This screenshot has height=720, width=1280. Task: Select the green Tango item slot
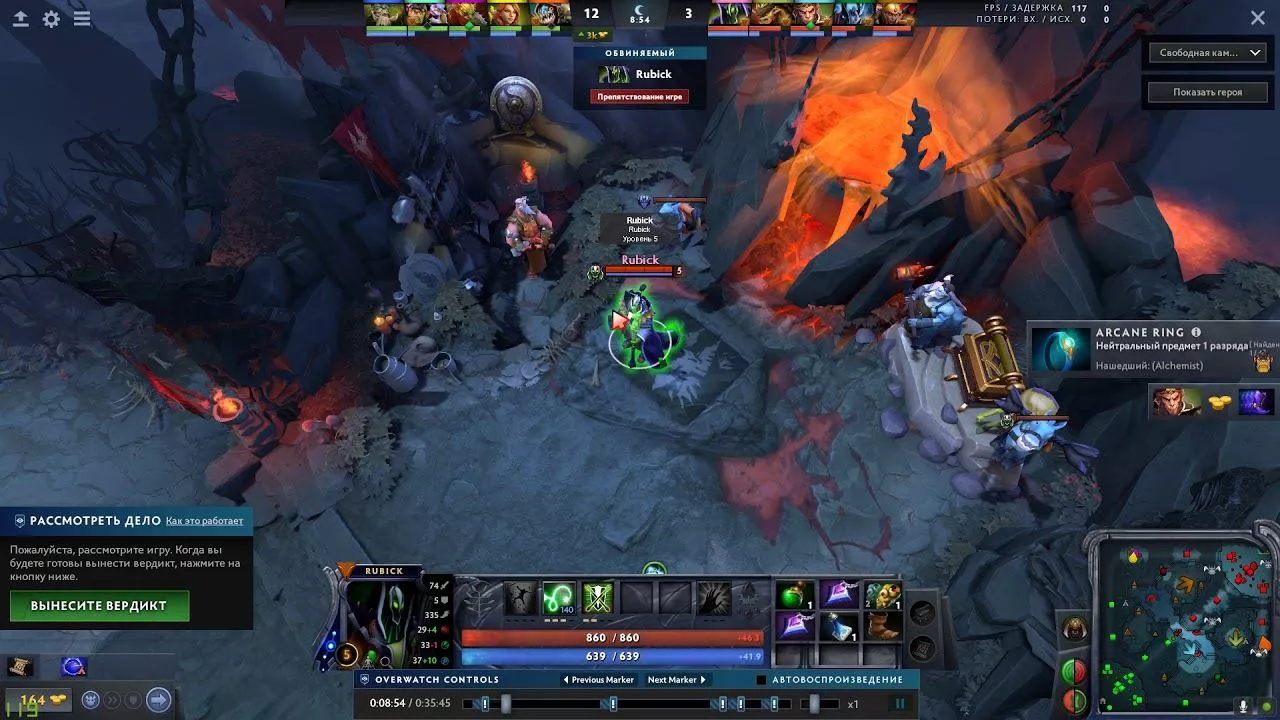coord(795,596)
